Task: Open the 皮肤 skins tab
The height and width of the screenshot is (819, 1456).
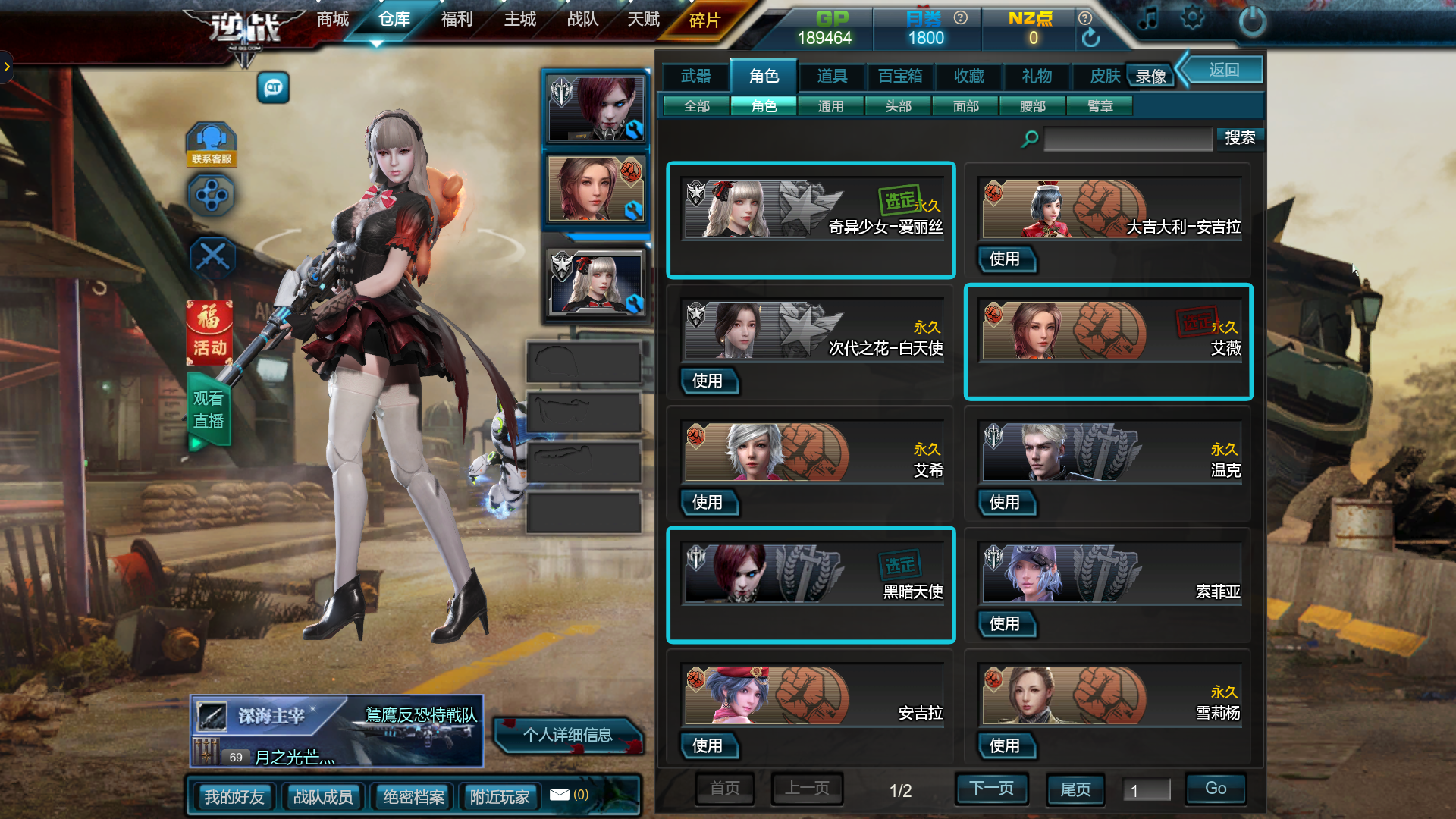Action: click(1104, 76)
